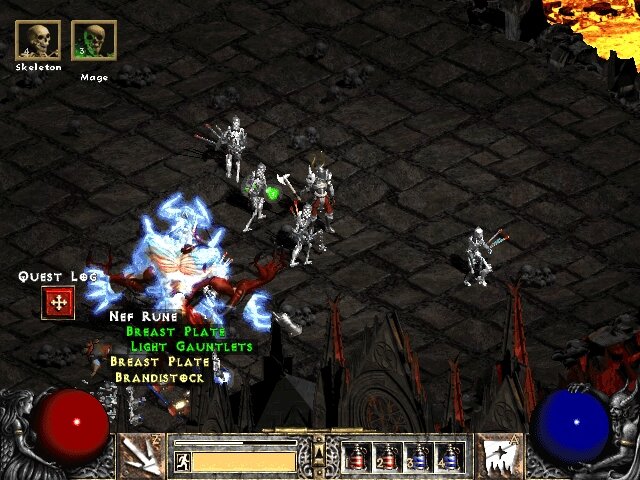Image resolution: width=640 pixels, height=480 pixels.
Task: Drink the blue mana potion in belt slot 4
Action: point(451,457)
